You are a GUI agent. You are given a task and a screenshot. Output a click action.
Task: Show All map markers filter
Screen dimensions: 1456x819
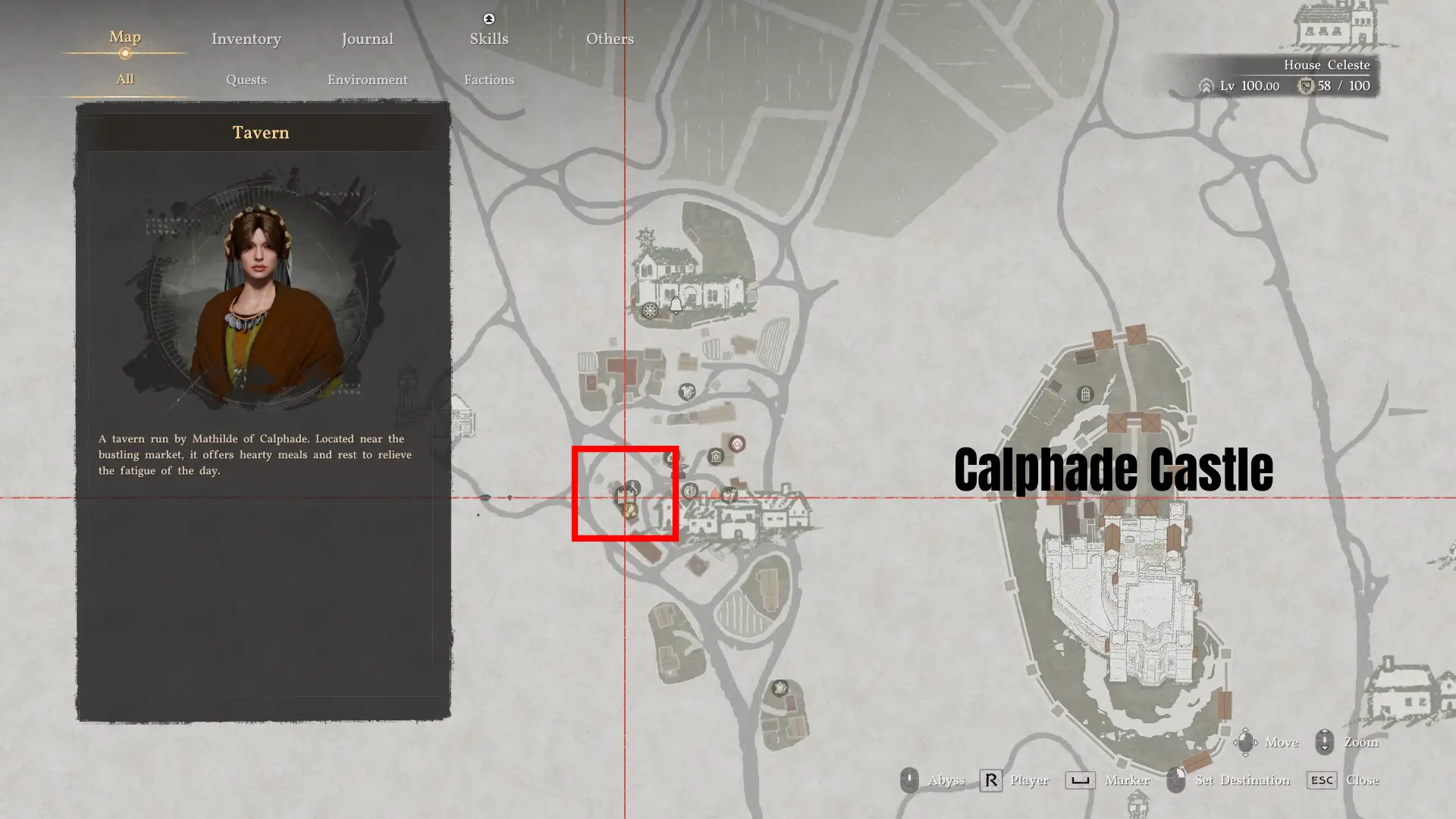tap(125, 79)
